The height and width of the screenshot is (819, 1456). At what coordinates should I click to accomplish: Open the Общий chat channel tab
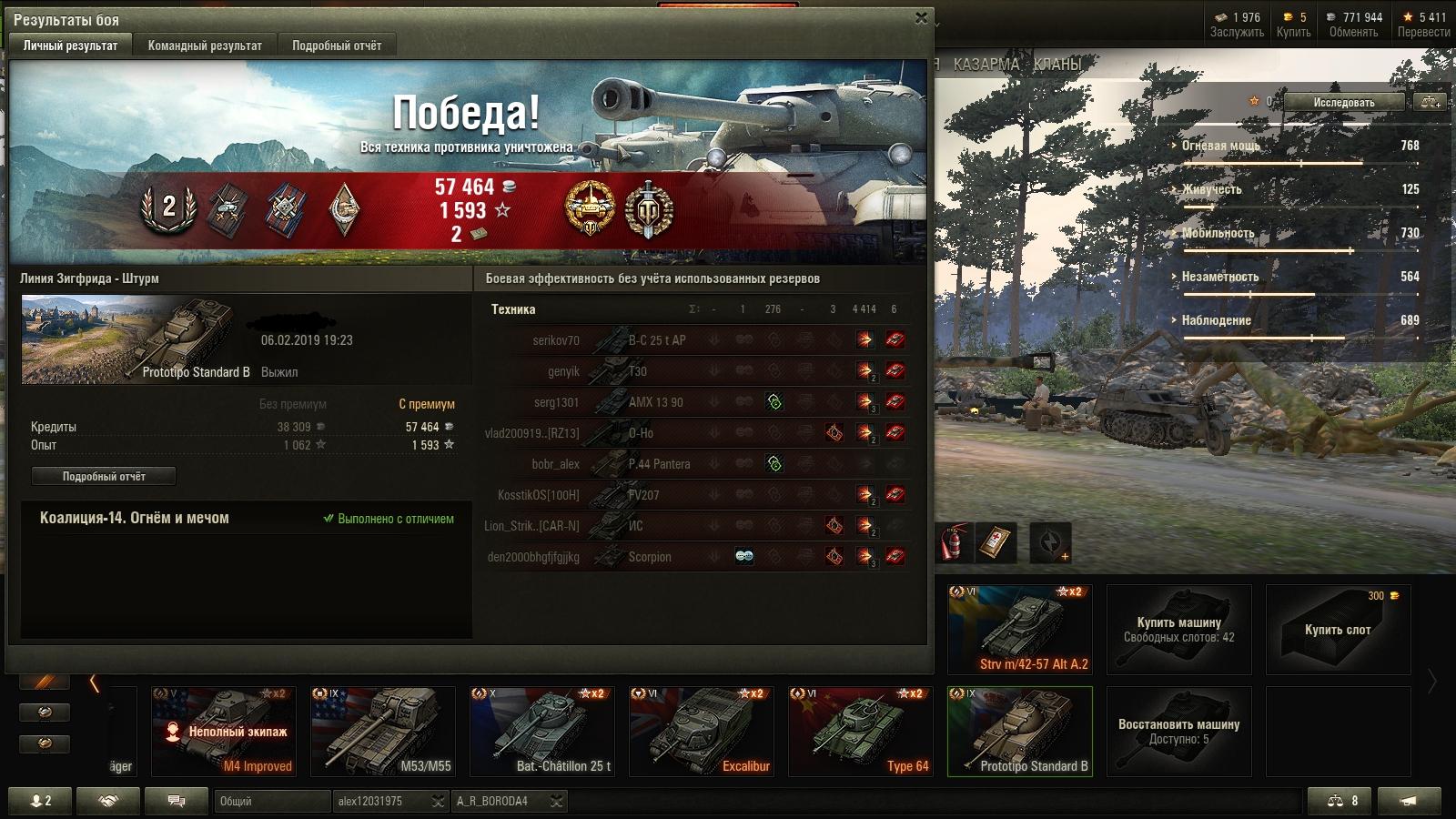(x=271, y=801)
